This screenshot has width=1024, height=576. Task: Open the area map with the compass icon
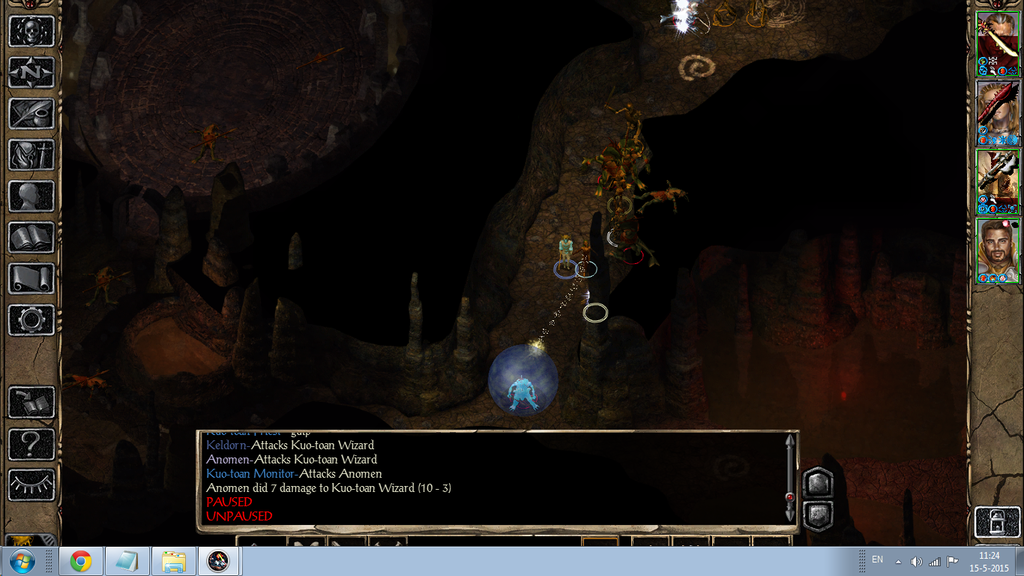[31, 72]
